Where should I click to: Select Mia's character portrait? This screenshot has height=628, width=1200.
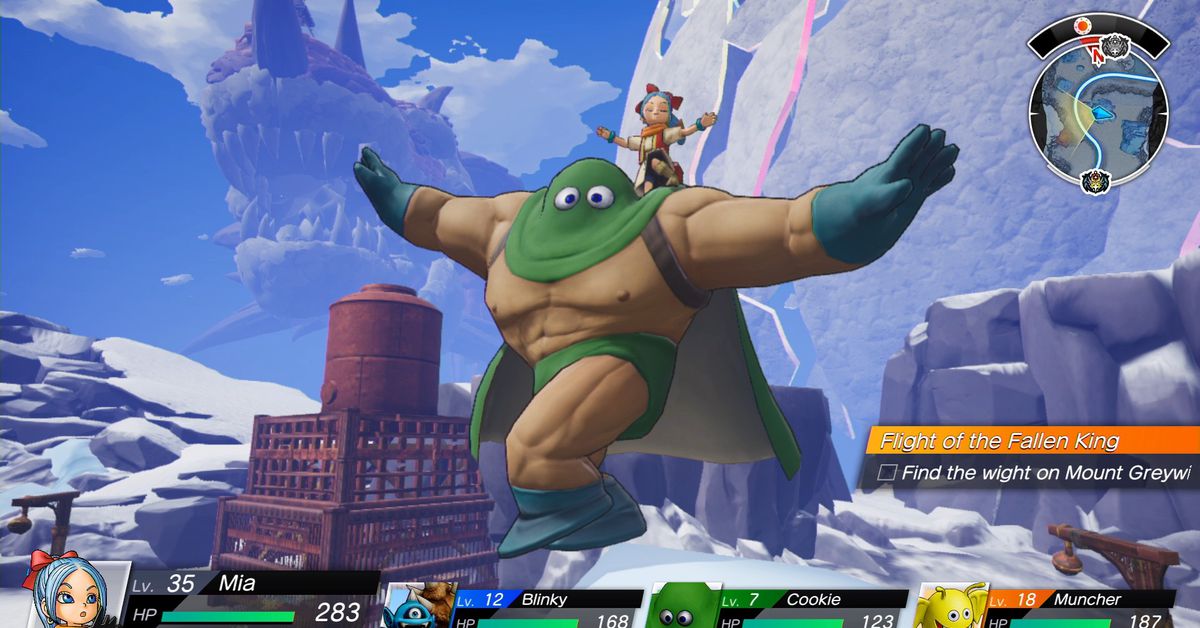pyautogui.click(x=68, y=592)
